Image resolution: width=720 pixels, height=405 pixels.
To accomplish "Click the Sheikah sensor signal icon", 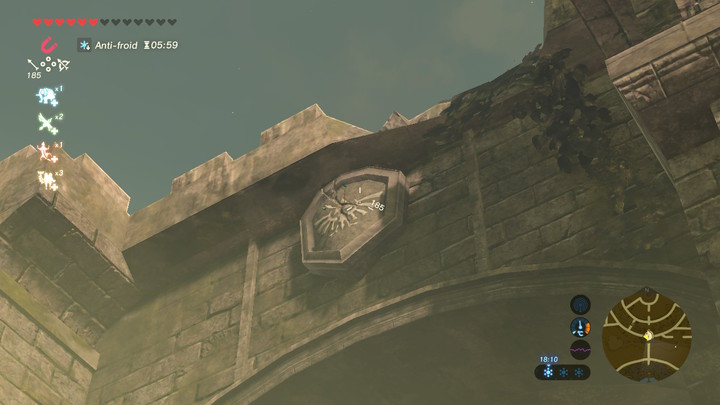I will click(580, 303).
